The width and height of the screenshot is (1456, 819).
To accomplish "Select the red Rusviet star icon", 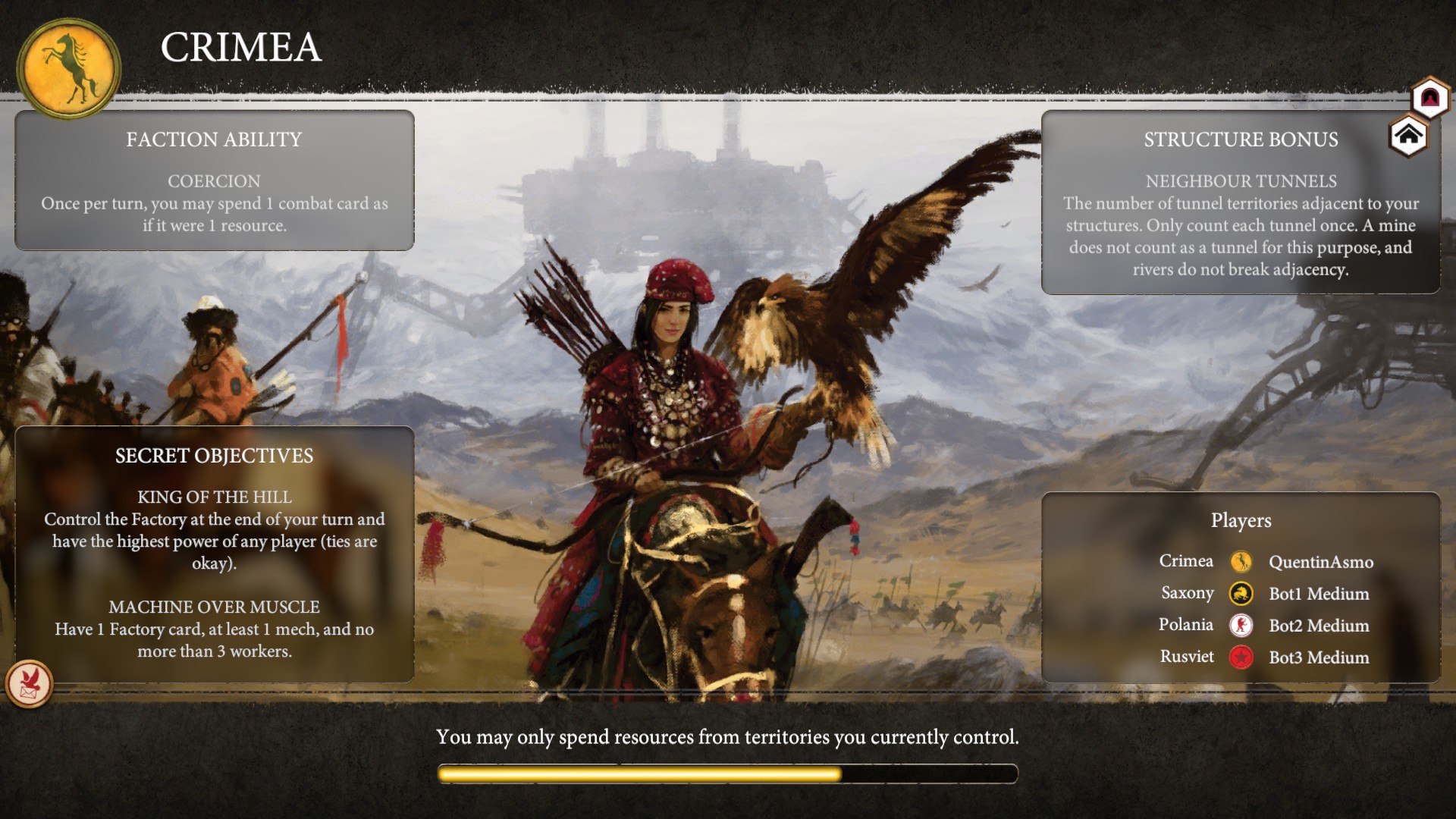I will click(1242, 657).
